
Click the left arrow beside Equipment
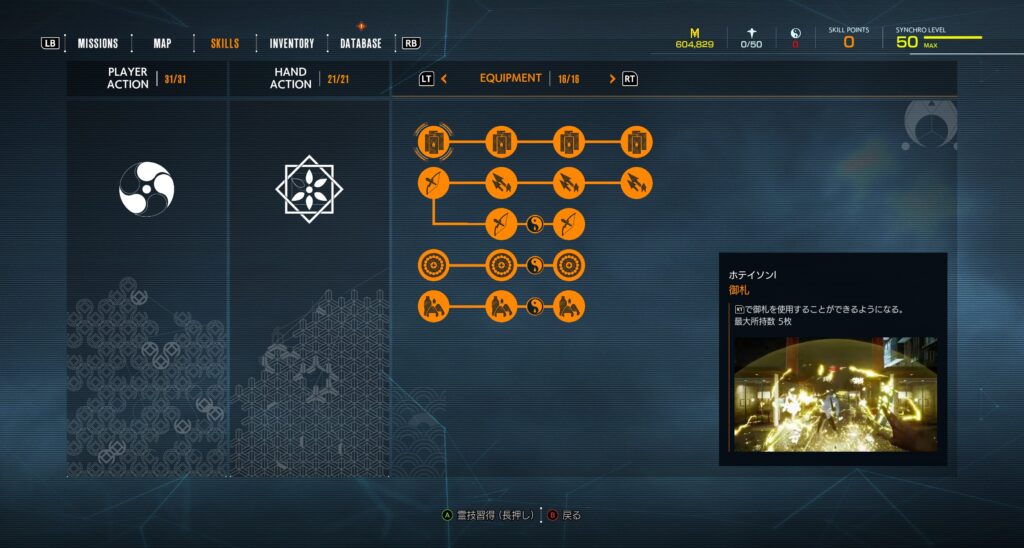[x=444, y=78]
